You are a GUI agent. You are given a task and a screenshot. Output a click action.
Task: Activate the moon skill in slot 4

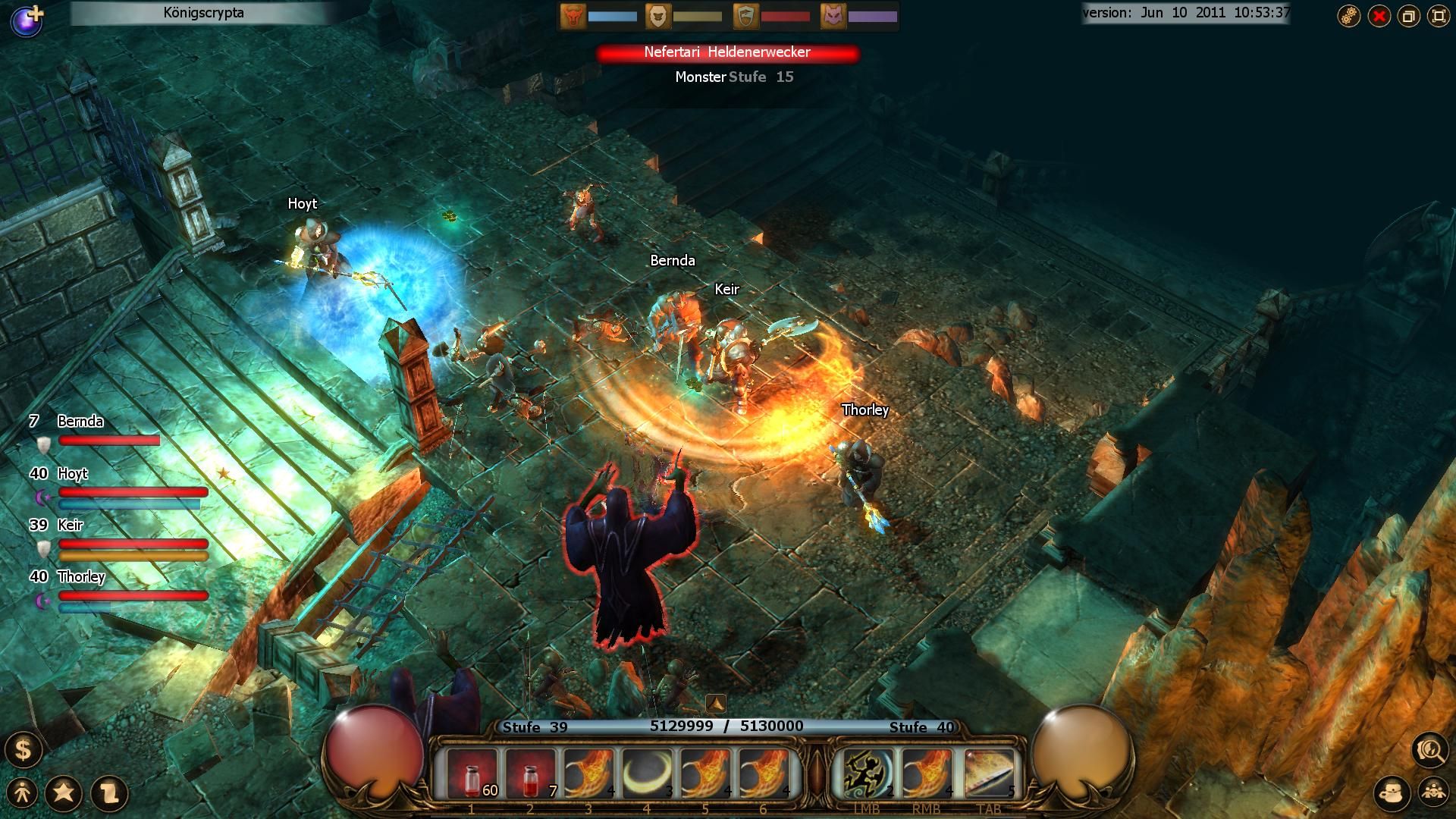pyautogui.click(x=650, y=772)
